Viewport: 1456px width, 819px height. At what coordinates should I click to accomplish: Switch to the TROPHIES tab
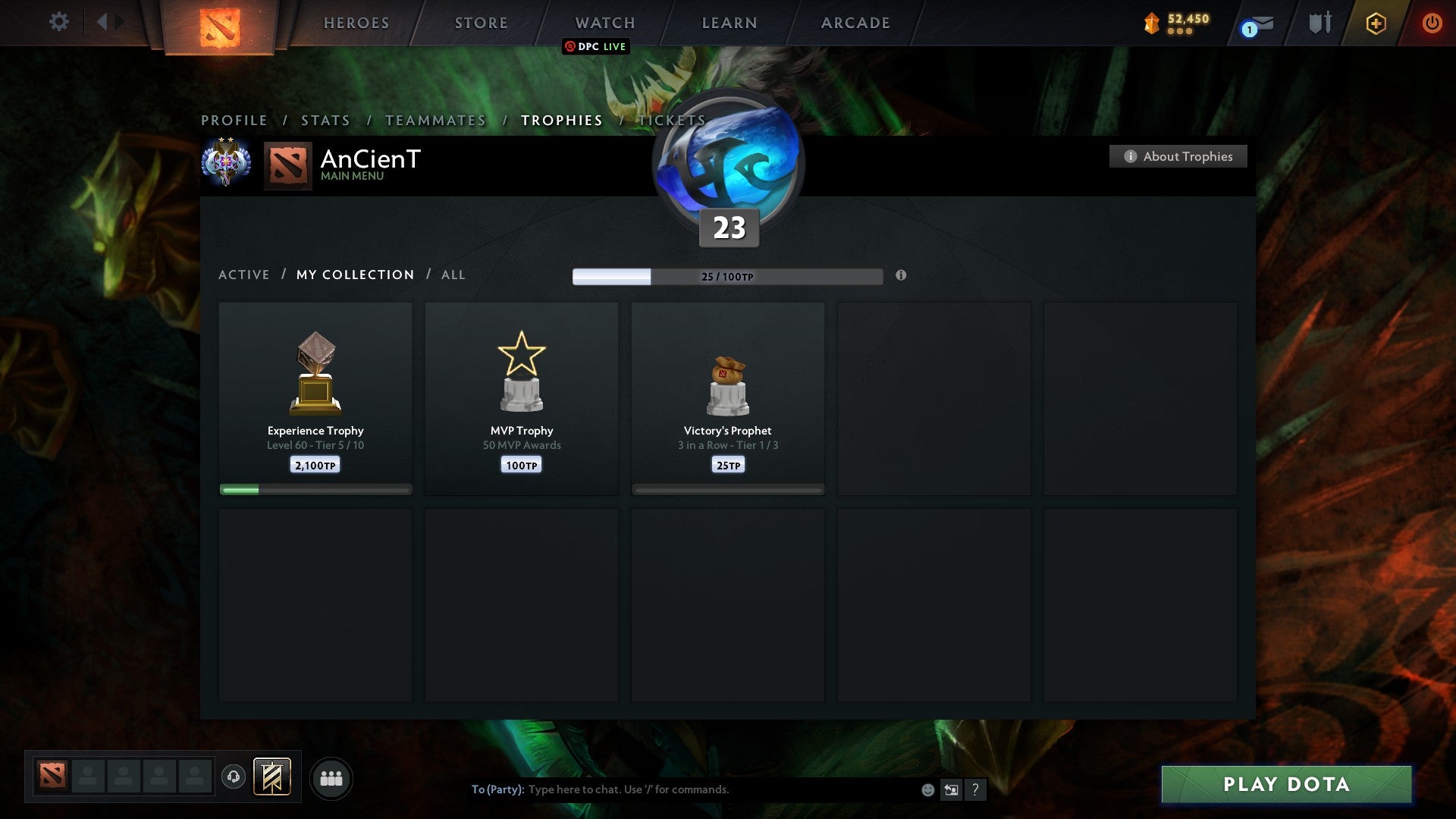560,120
